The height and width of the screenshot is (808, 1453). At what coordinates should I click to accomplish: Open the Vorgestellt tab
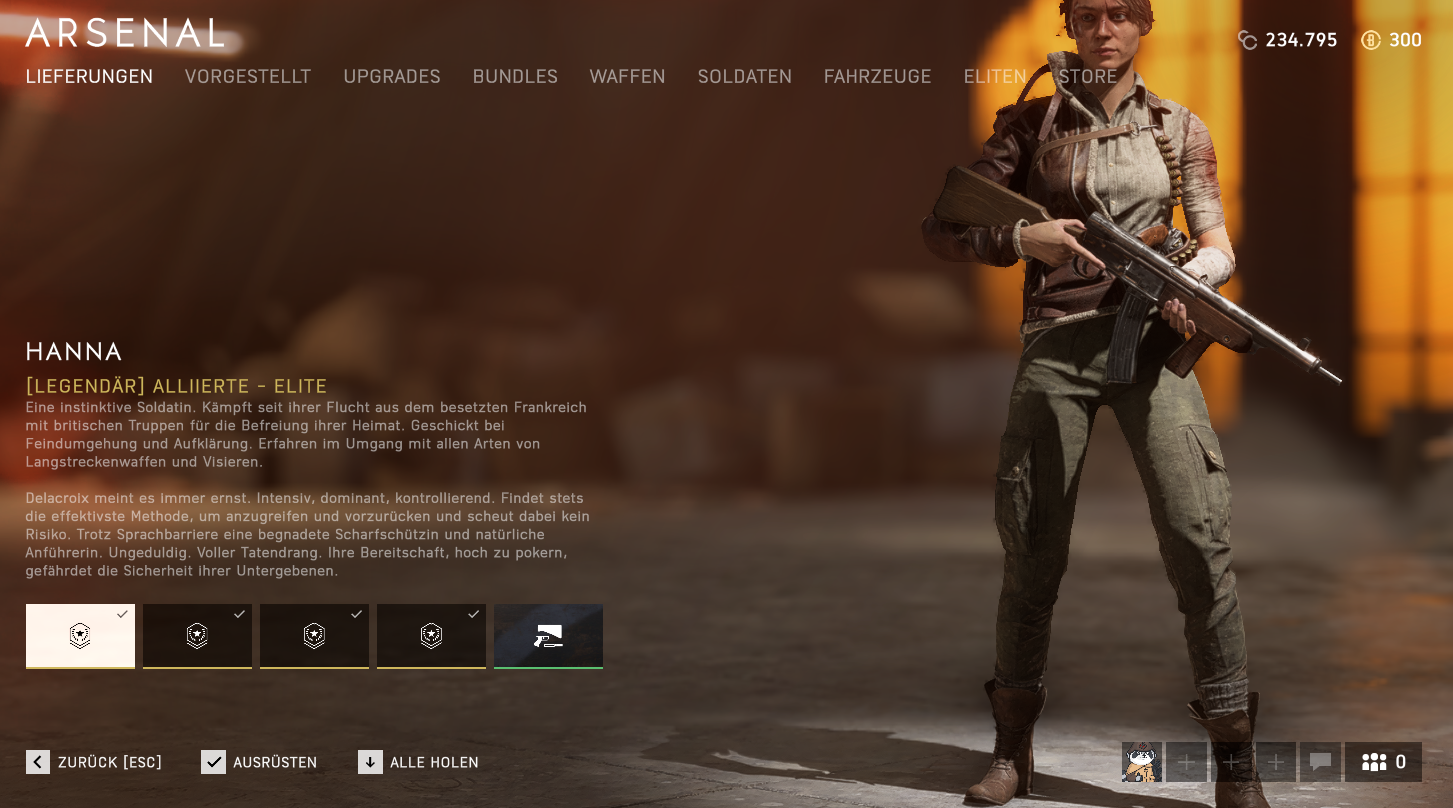248,77
